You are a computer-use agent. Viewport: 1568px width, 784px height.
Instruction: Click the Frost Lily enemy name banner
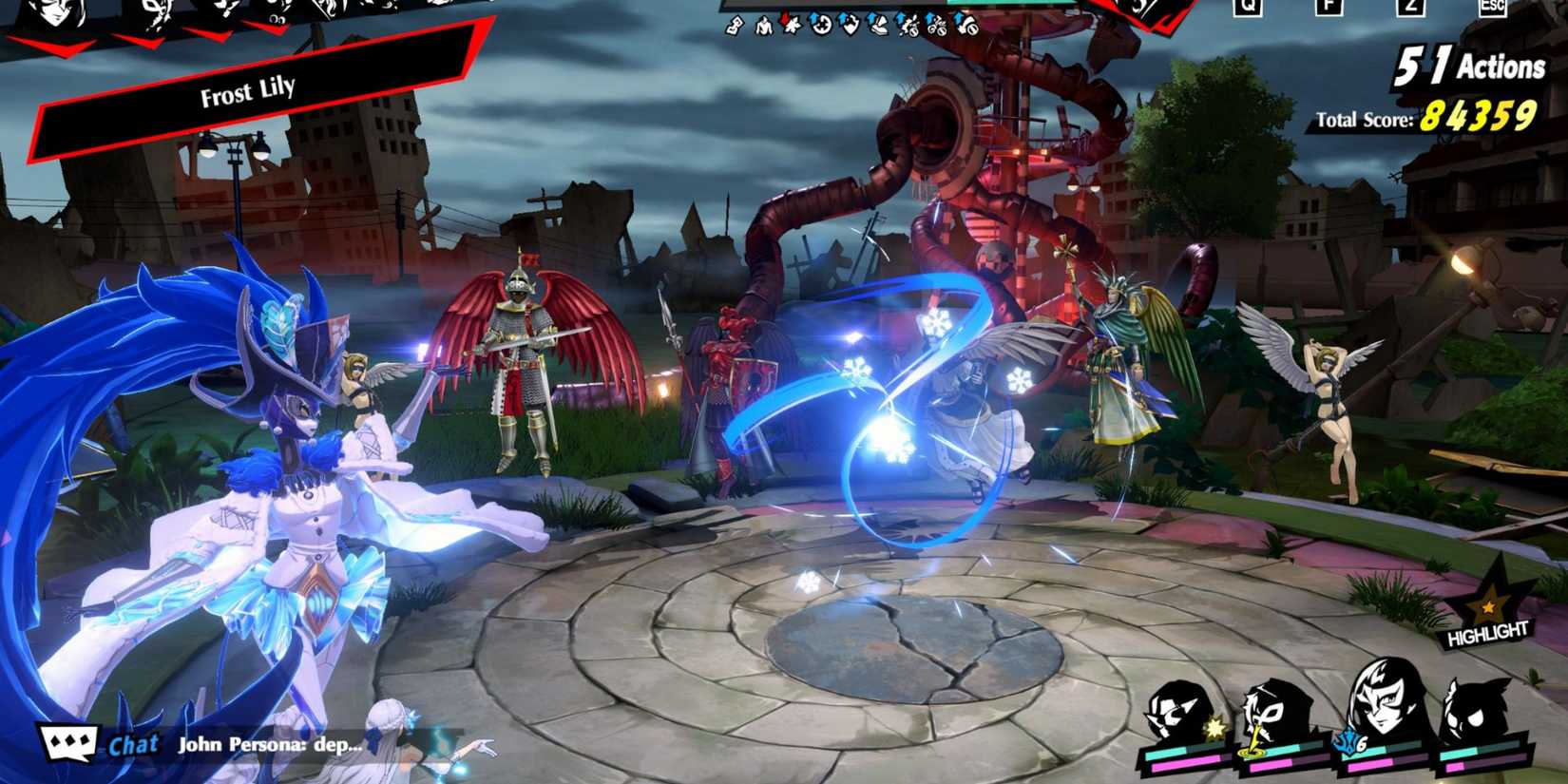pyautogui.click(x=247, y=93)
